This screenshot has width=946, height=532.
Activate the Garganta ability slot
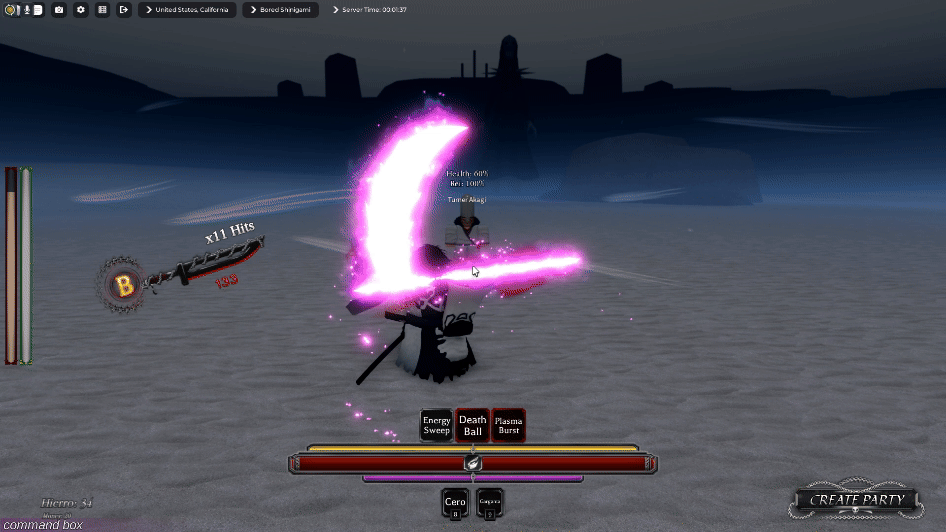coord(490,503)
